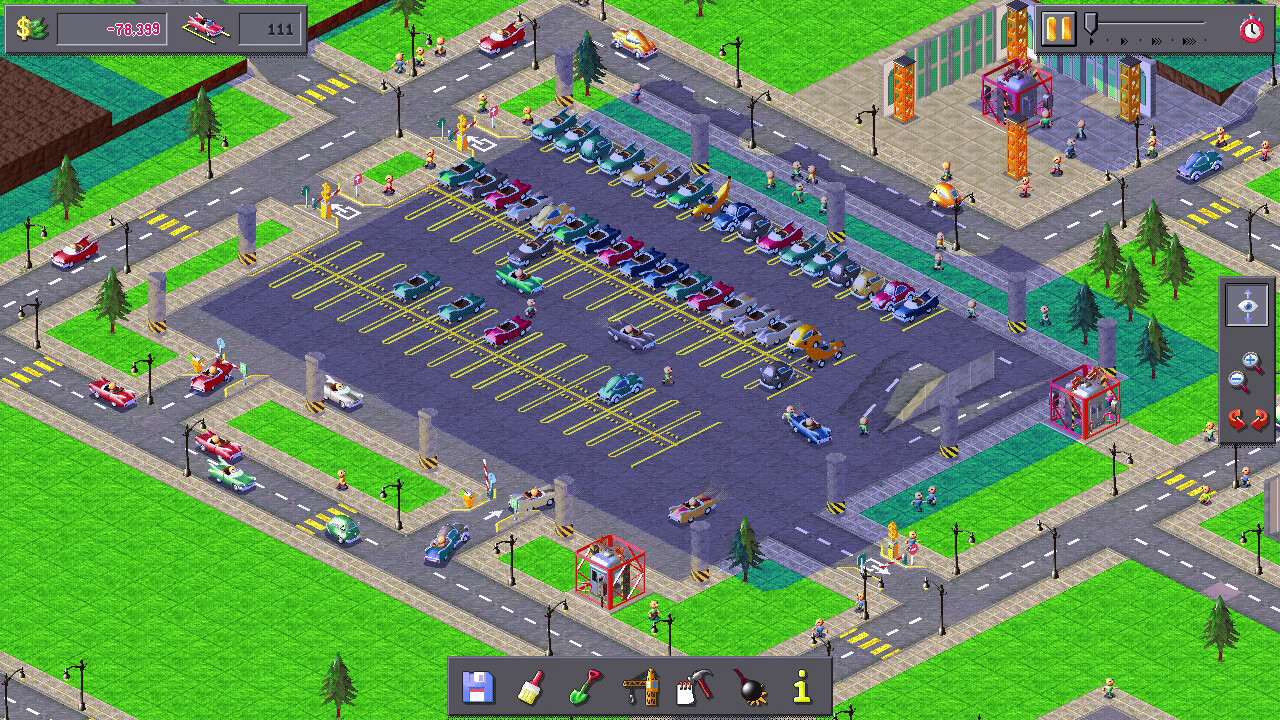The width and height of the screenshot is (1280, 720).
Task: Zoom out with the minus magnifier
Action: click(1238, 381)
